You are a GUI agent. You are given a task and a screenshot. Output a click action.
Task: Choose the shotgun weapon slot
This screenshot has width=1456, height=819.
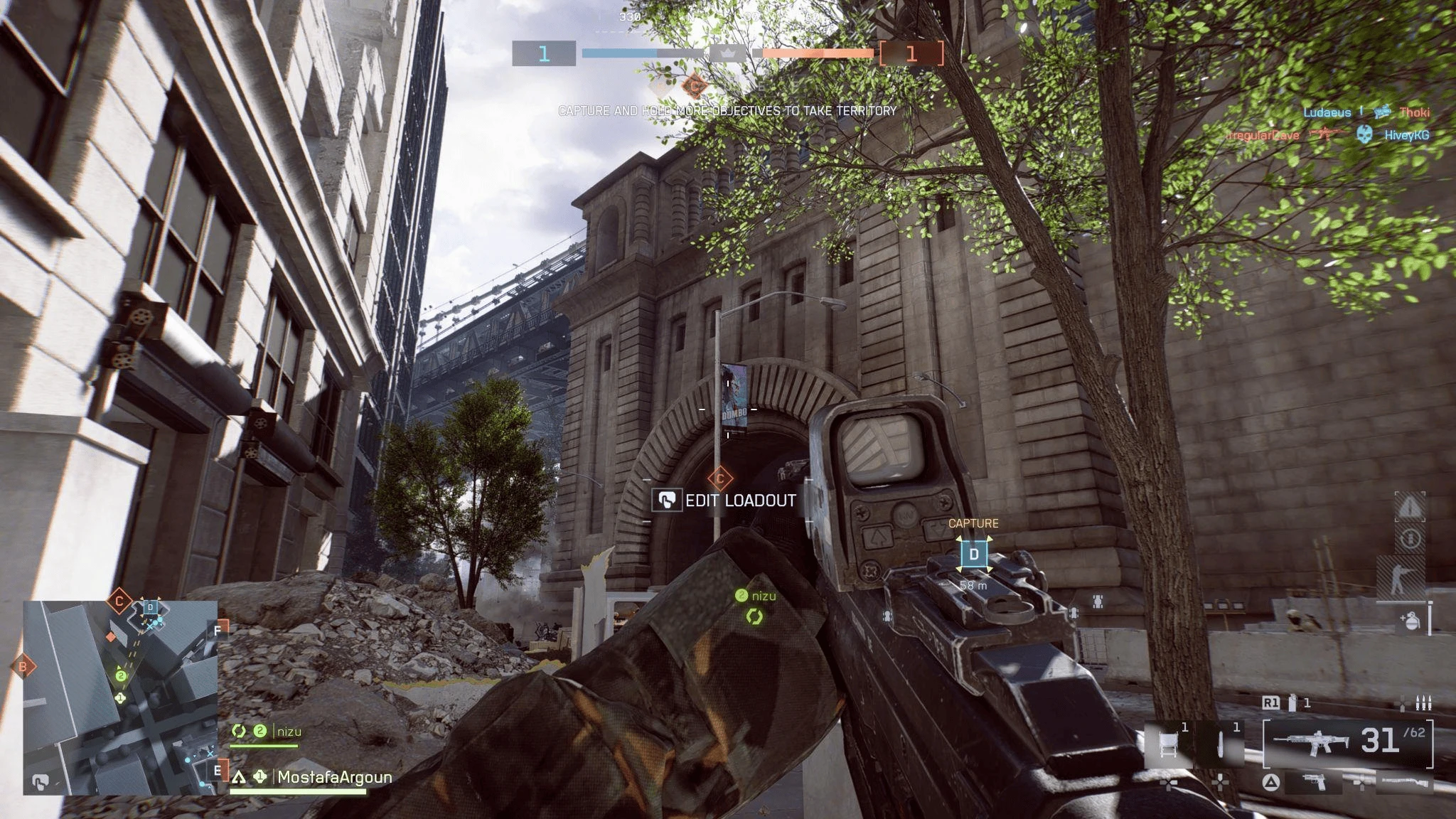pyautogui.click(x=1403, y=783)
